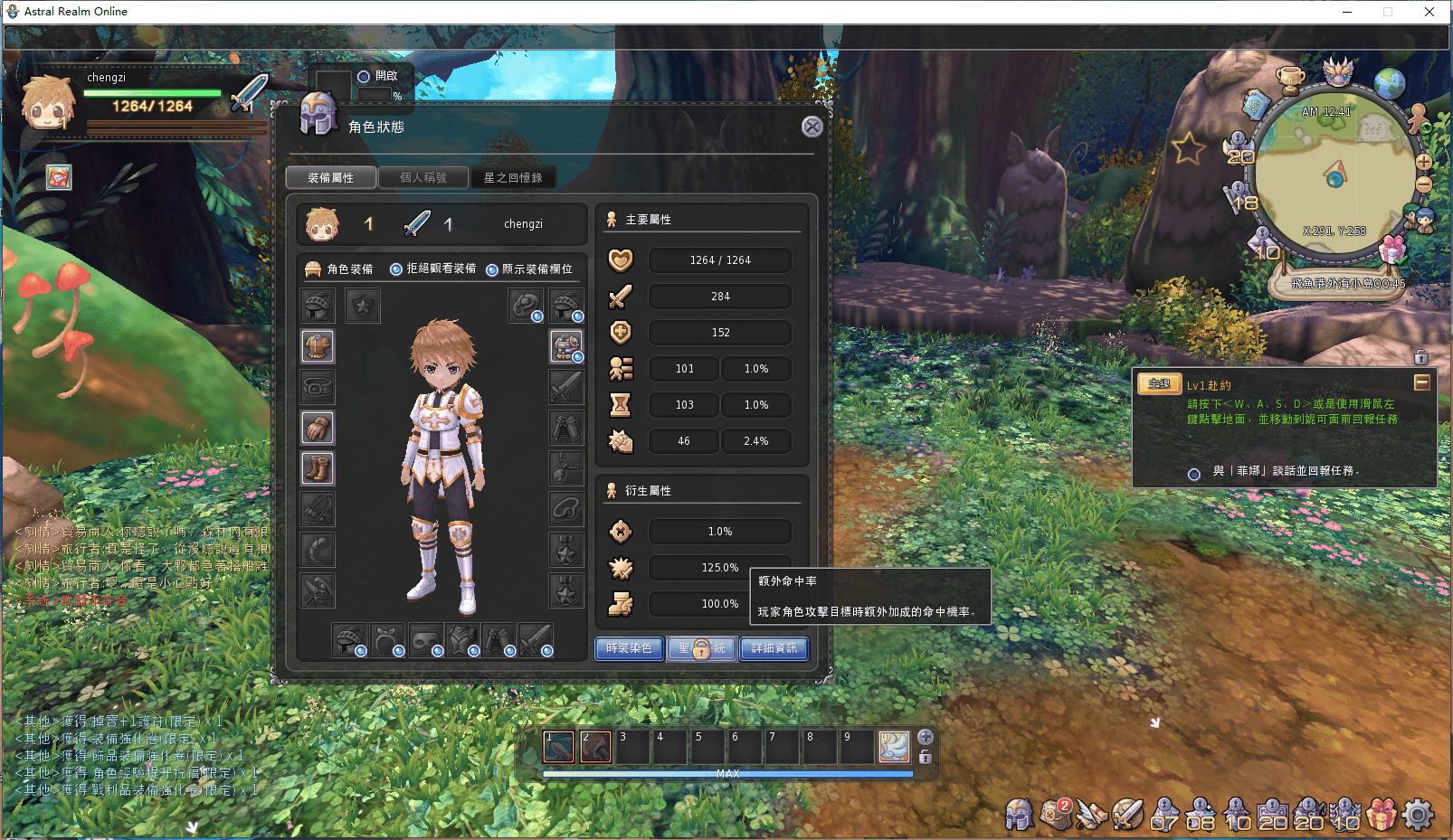Screen dimensions: 1453x840
Task: Open the 星之回憶錄 tab
Action: [x=513, y=178]
